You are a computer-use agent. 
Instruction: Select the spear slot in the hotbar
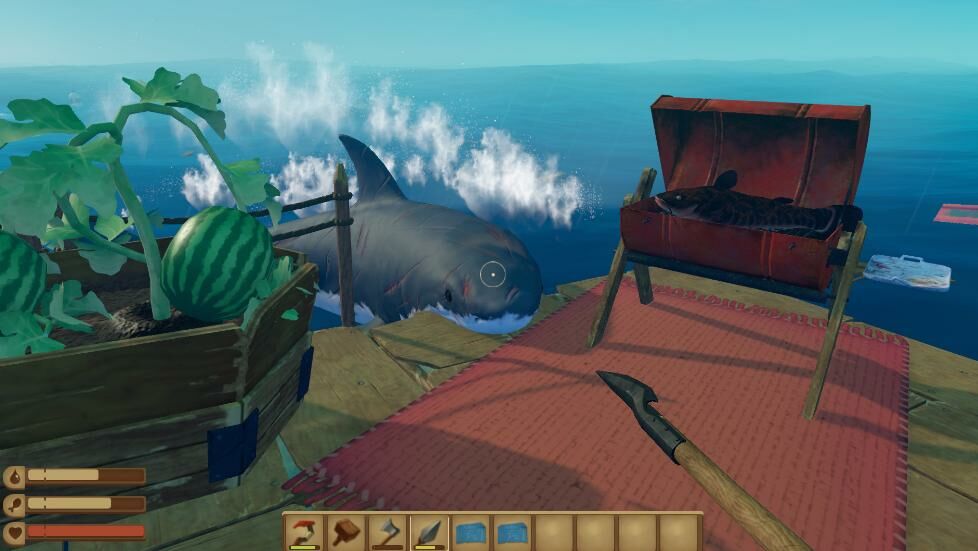point(429,532)
